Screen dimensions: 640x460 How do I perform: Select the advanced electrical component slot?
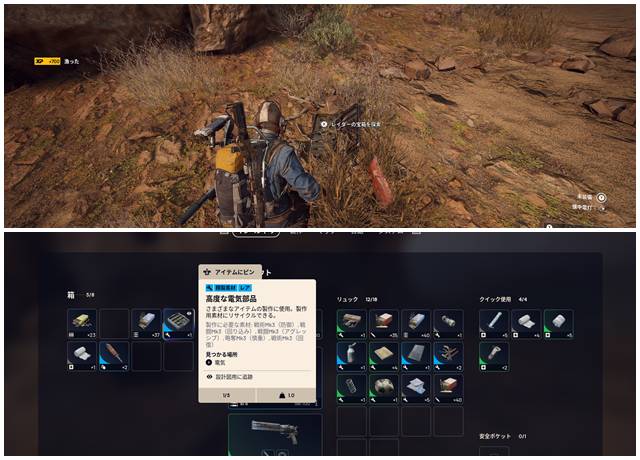tap(178, 322)
